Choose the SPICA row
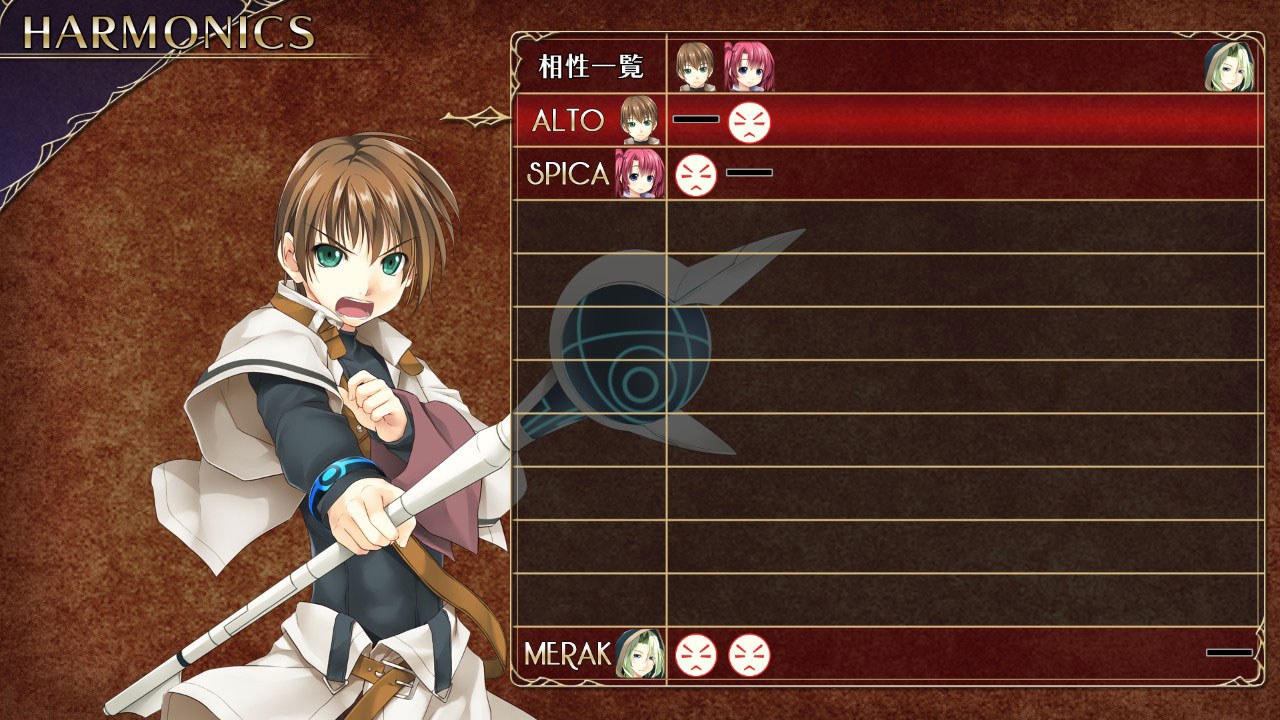 click(568, 174)
